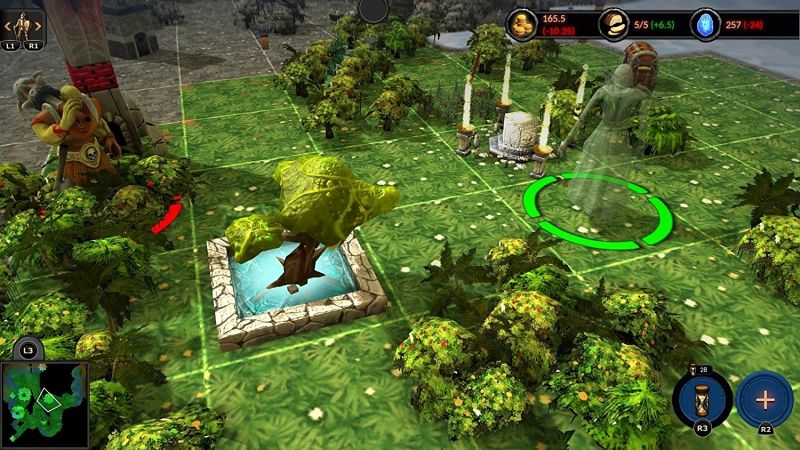The height and width of the screenshot is (450, 800).
Task: Select the food bread resource icon
Action: 613,24
